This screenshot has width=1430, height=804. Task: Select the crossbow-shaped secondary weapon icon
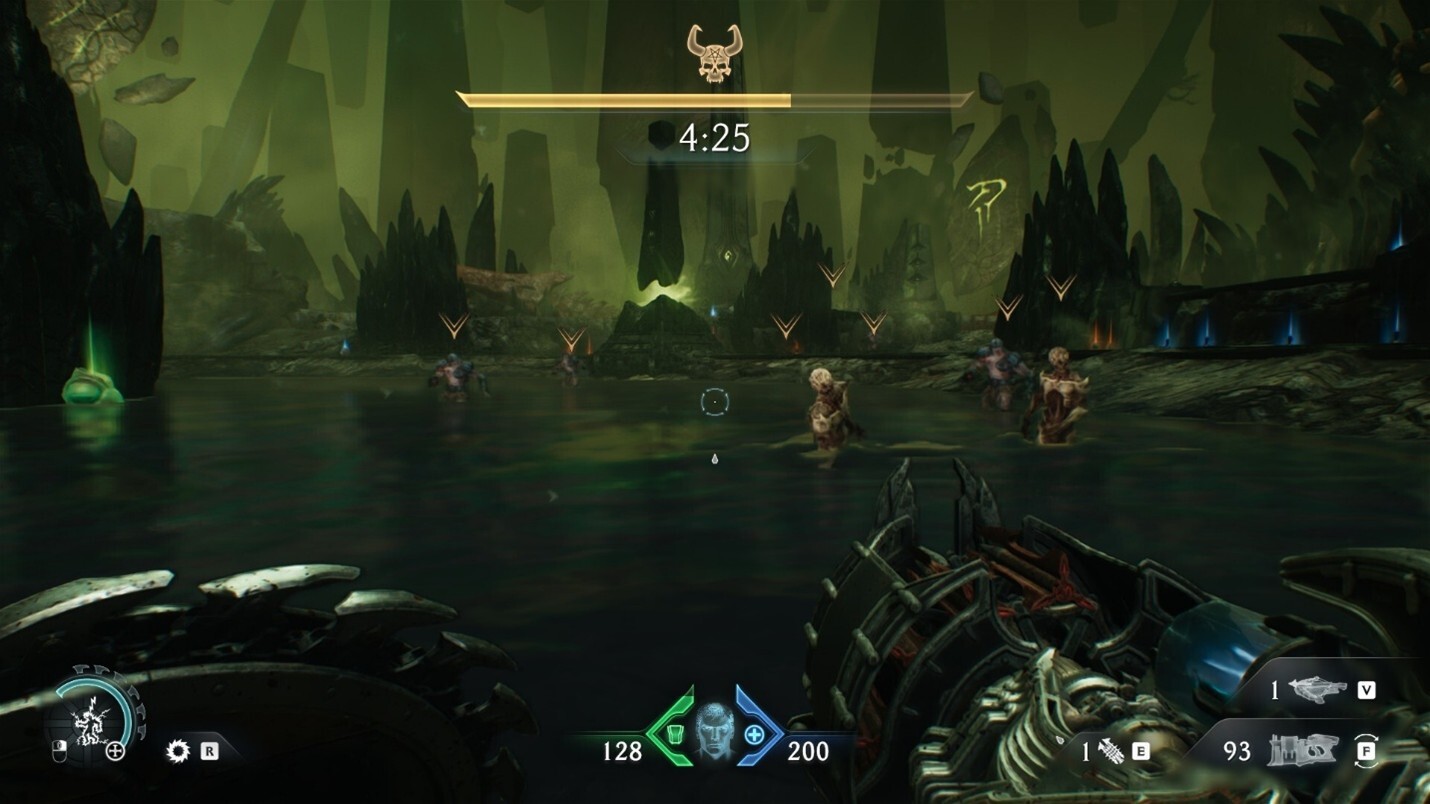pyautogui.click(x=1318, y=689)
